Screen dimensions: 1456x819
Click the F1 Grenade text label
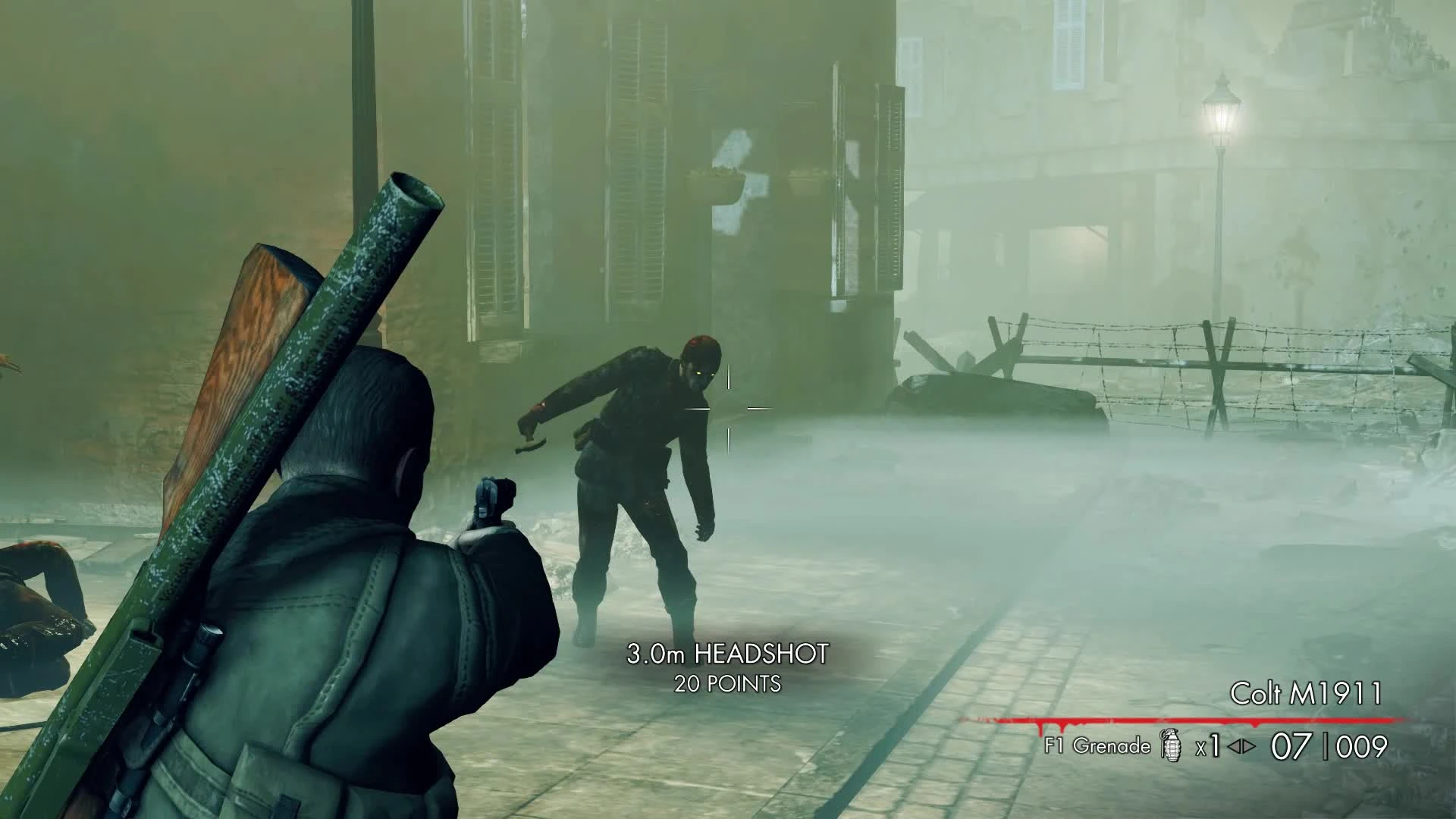click(1097, 747)
